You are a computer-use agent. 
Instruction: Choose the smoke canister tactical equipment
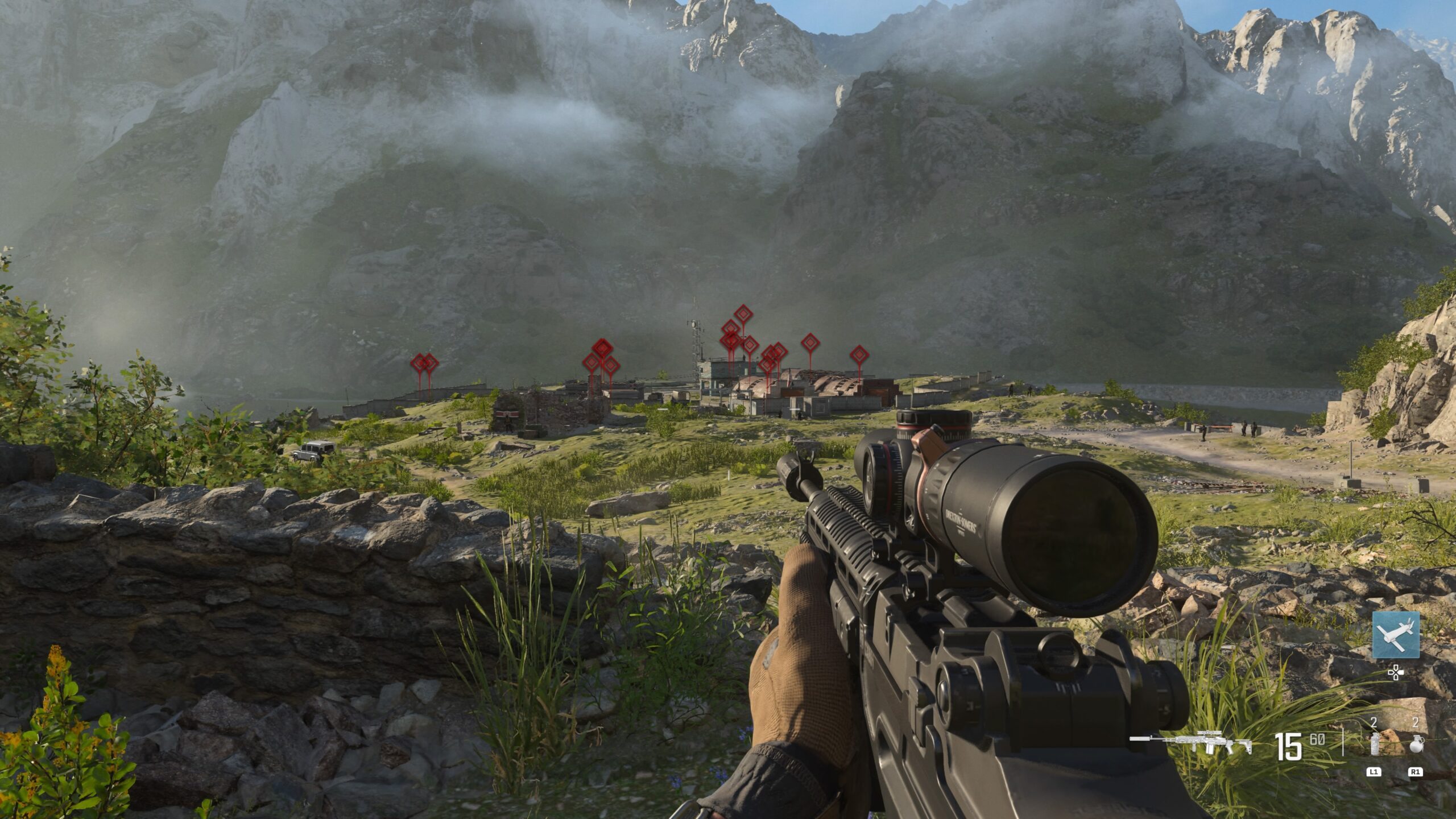click(1375, 743)
